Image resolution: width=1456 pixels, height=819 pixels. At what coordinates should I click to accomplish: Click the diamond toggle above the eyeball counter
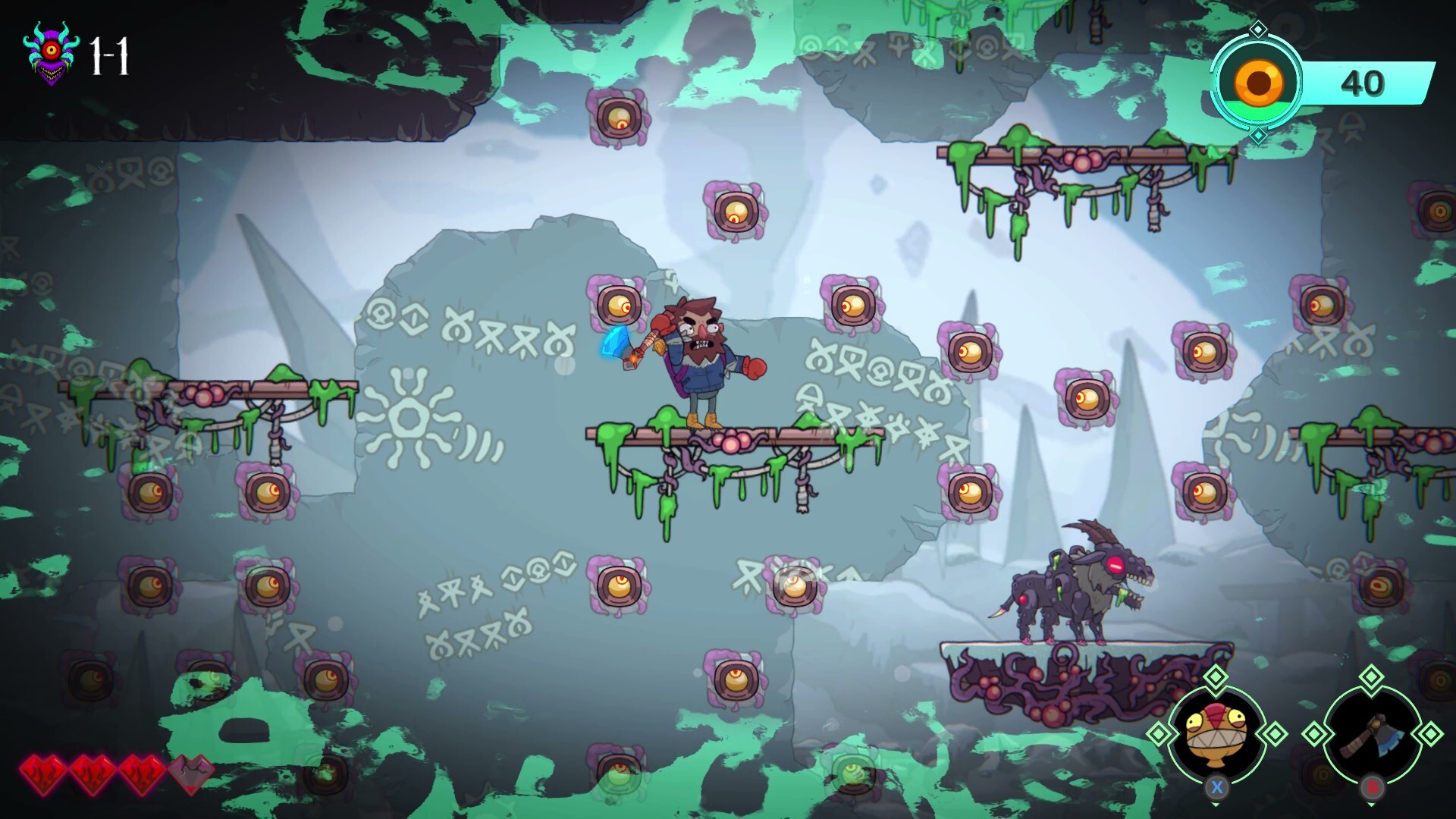1259,30
